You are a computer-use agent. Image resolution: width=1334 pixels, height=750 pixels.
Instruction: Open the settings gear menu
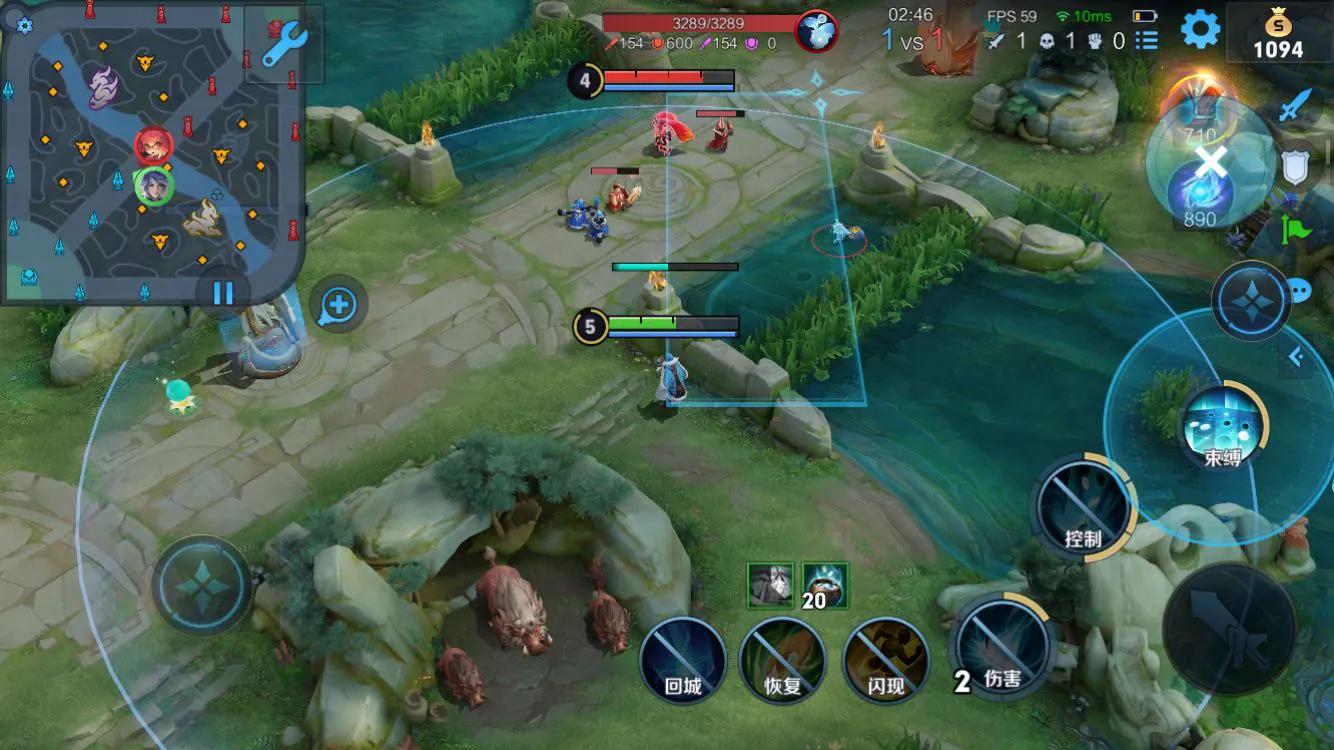pyautogui.click(x=1200, y=29)
